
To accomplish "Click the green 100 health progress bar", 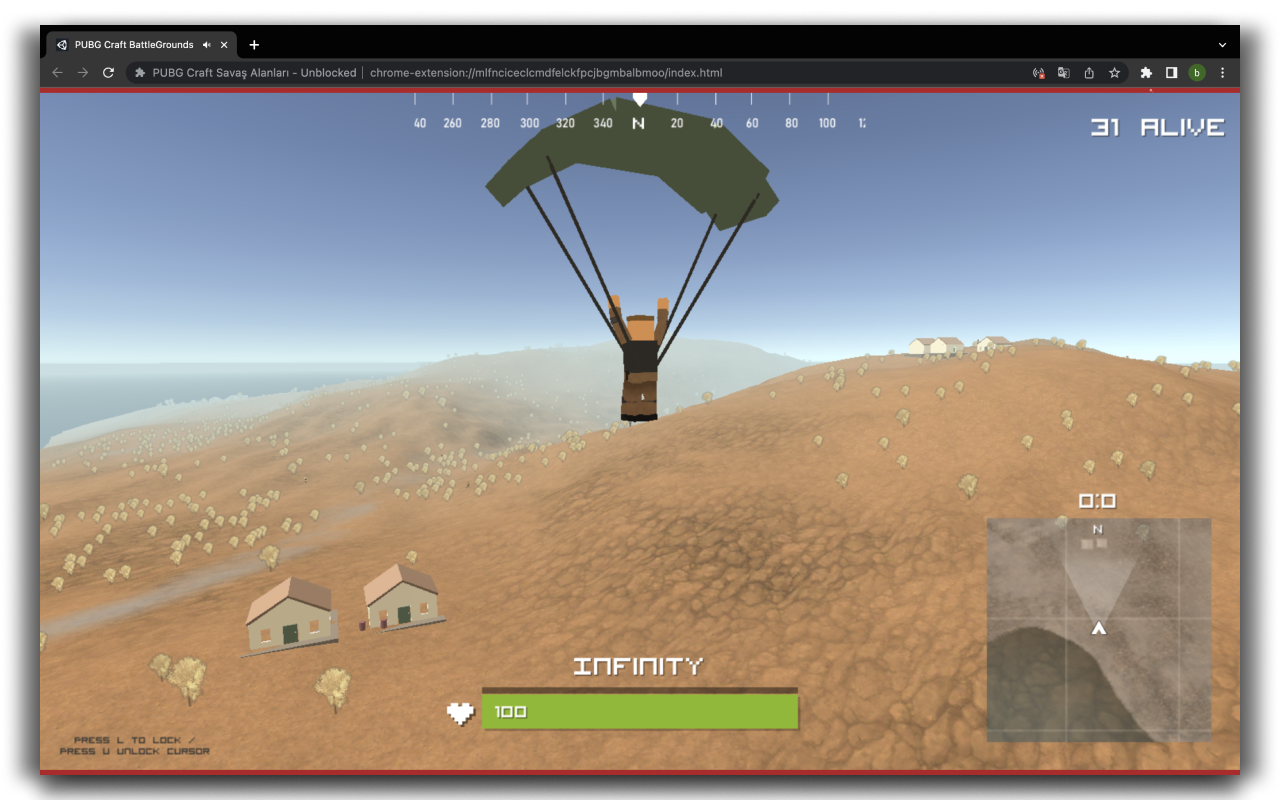I will [x=640, y=711].
